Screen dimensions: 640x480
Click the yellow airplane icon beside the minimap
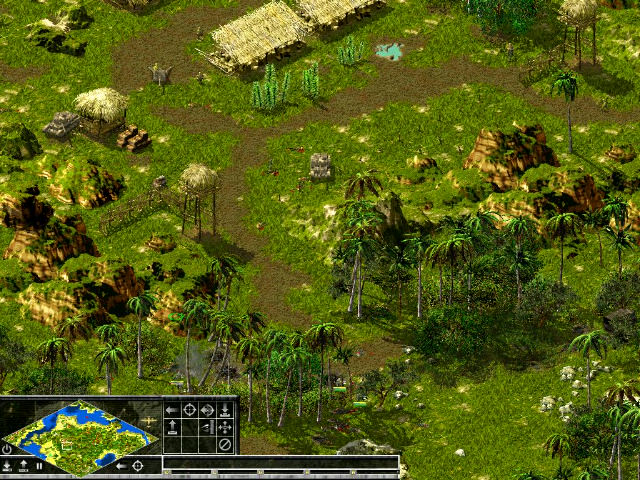[149, 421]
